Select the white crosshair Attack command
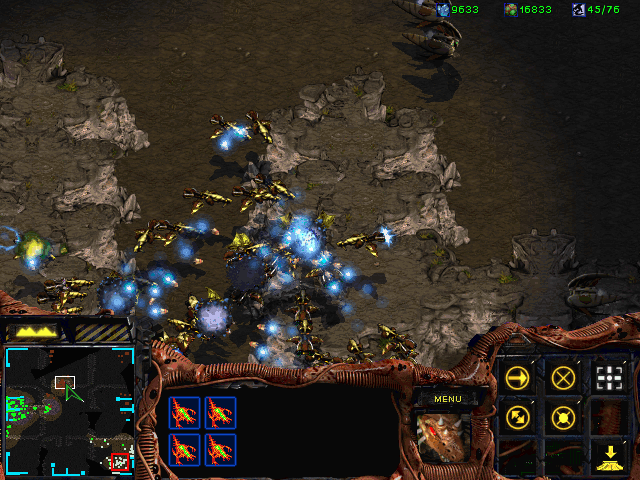 [609, 377]
